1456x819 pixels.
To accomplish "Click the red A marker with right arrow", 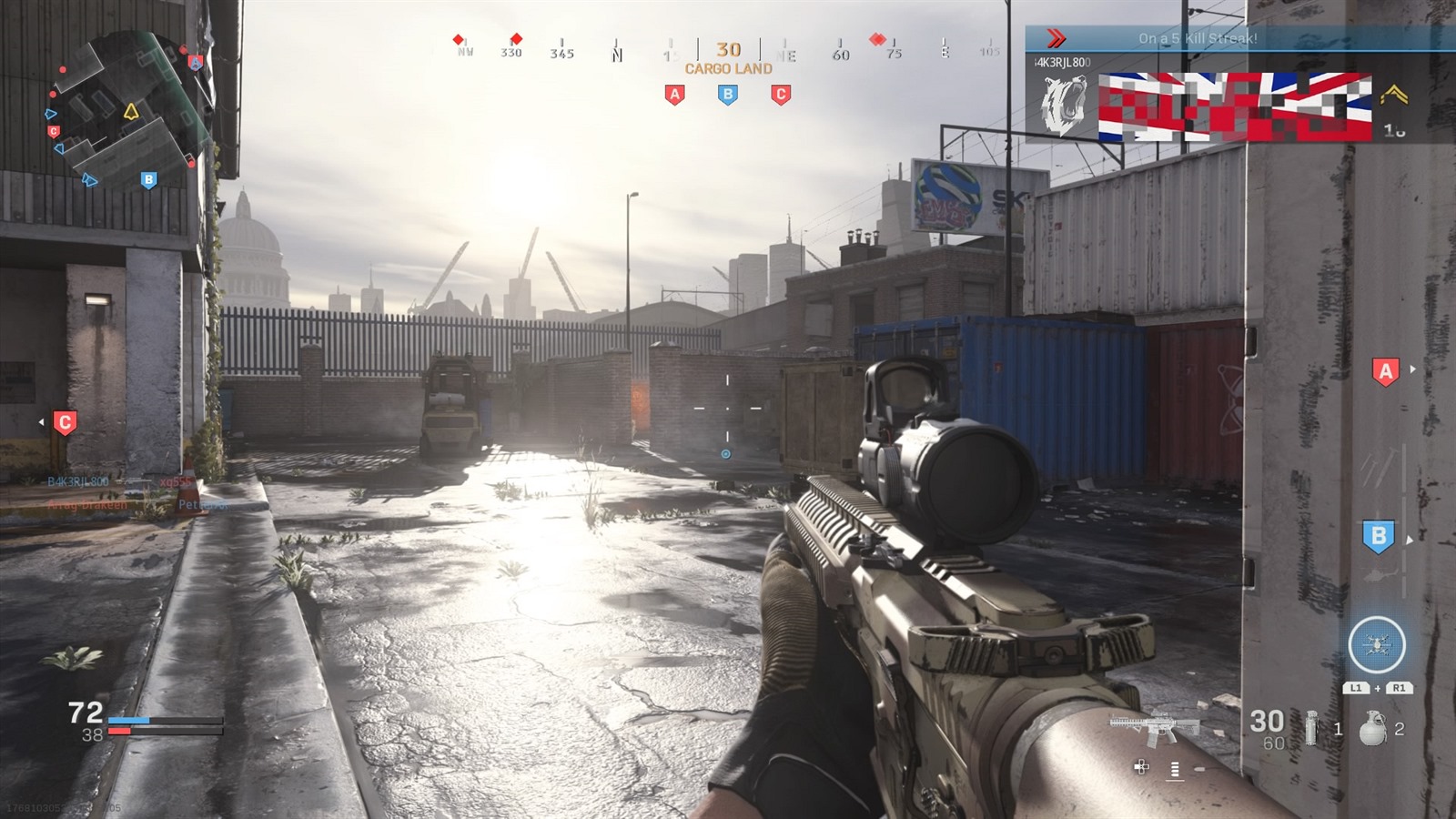I will pyautogui.click(x=1385, y=370).
